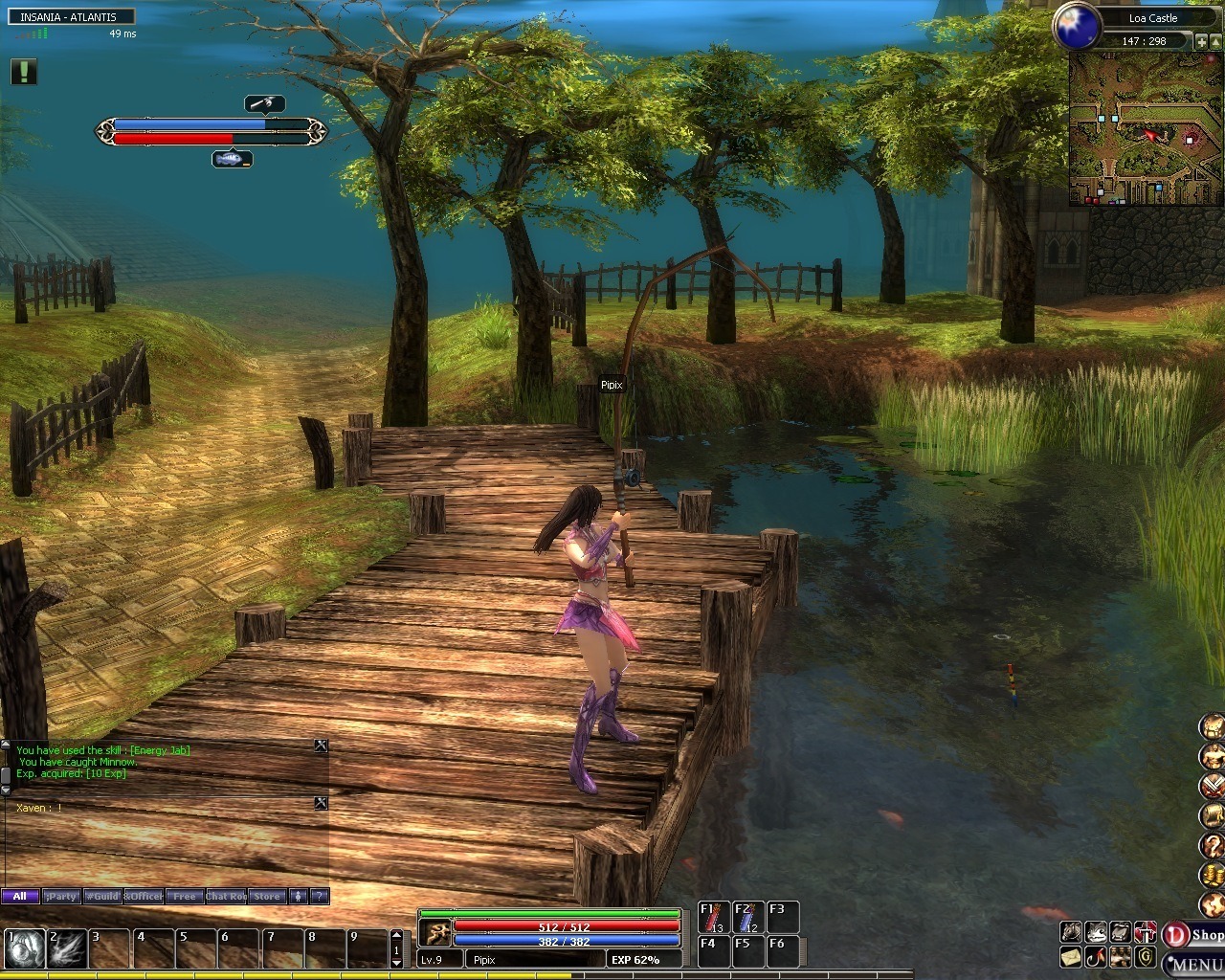Open the mail envelope icon

(x=1071, y=956)
